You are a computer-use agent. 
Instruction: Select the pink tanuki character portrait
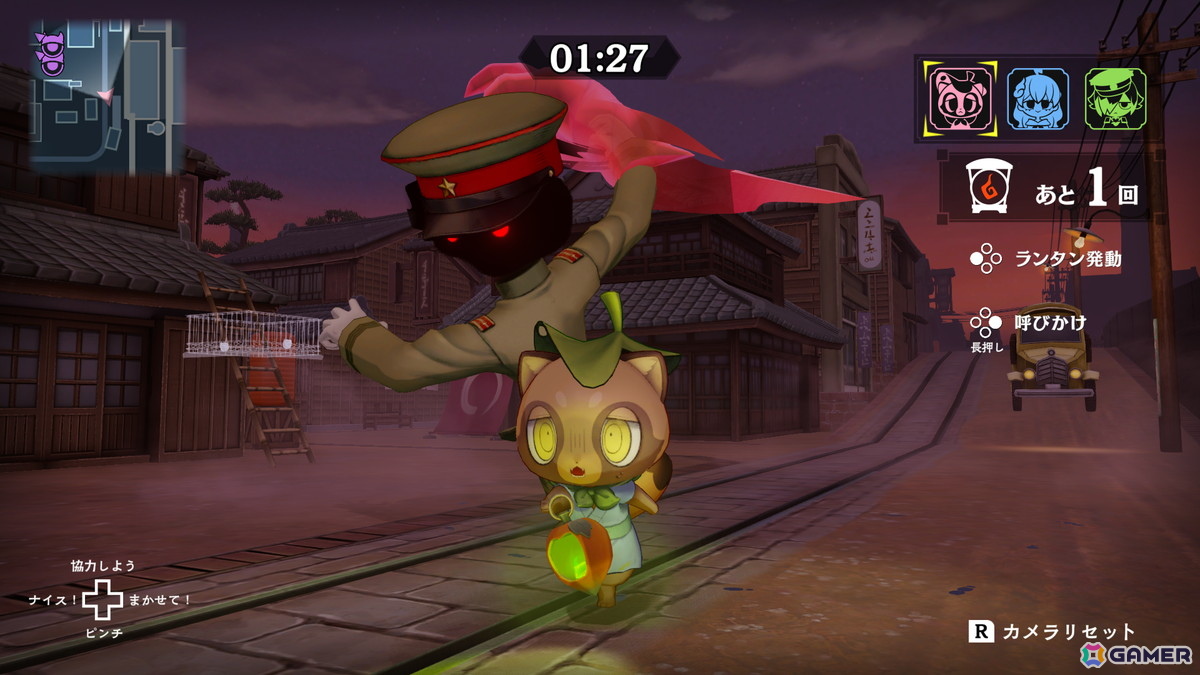(x=960, y=98)
